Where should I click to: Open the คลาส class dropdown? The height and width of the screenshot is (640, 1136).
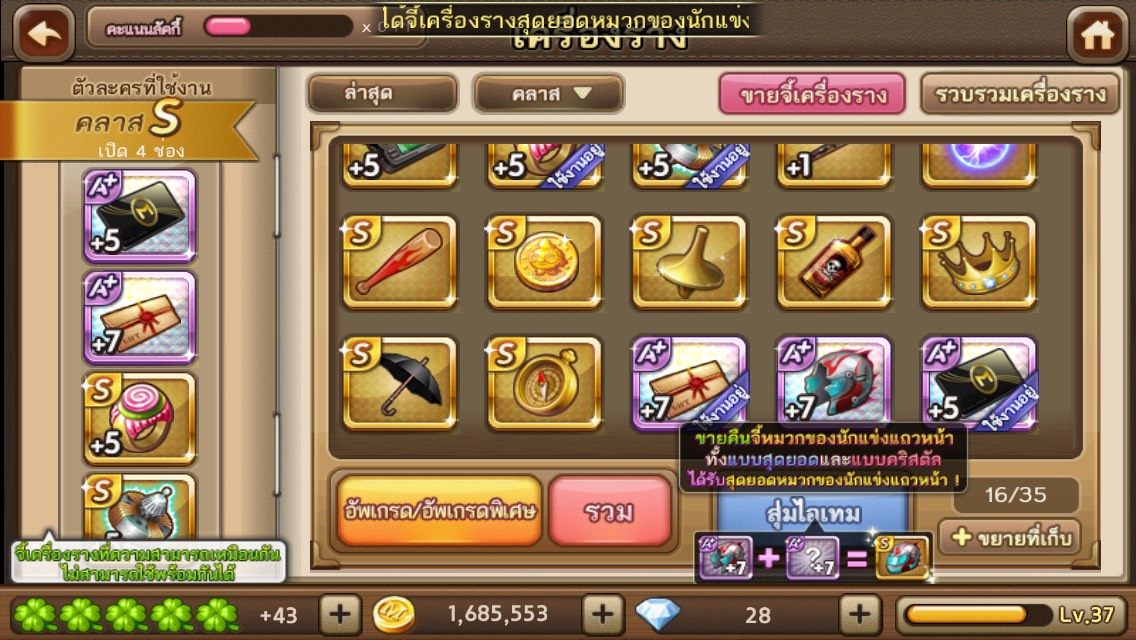coord(548,94)
